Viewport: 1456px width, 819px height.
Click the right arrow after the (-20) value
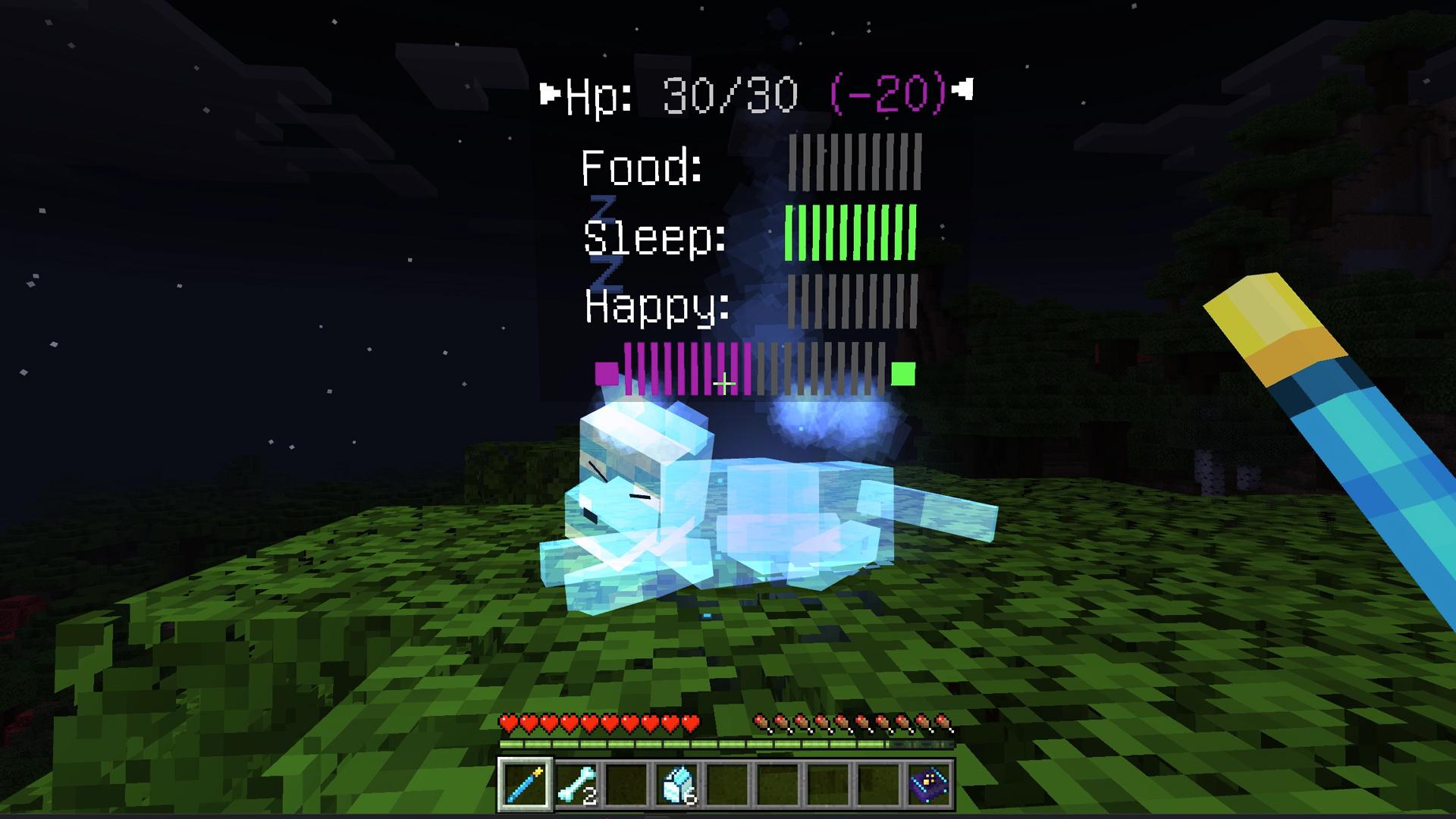click(963, 91)
